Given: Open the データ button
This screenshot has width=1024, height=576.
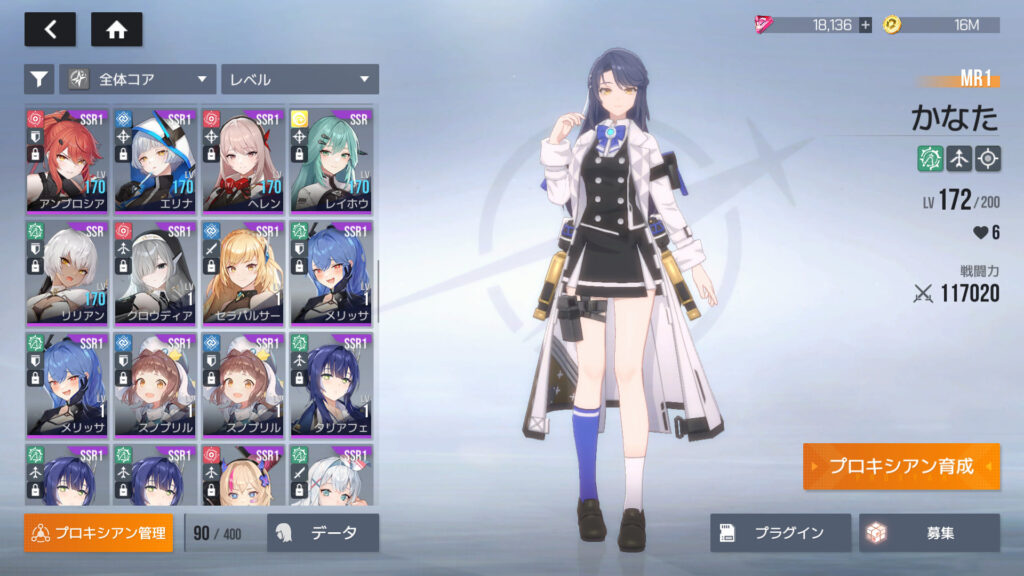Looking at the screenshot, I should click(323, 533).
